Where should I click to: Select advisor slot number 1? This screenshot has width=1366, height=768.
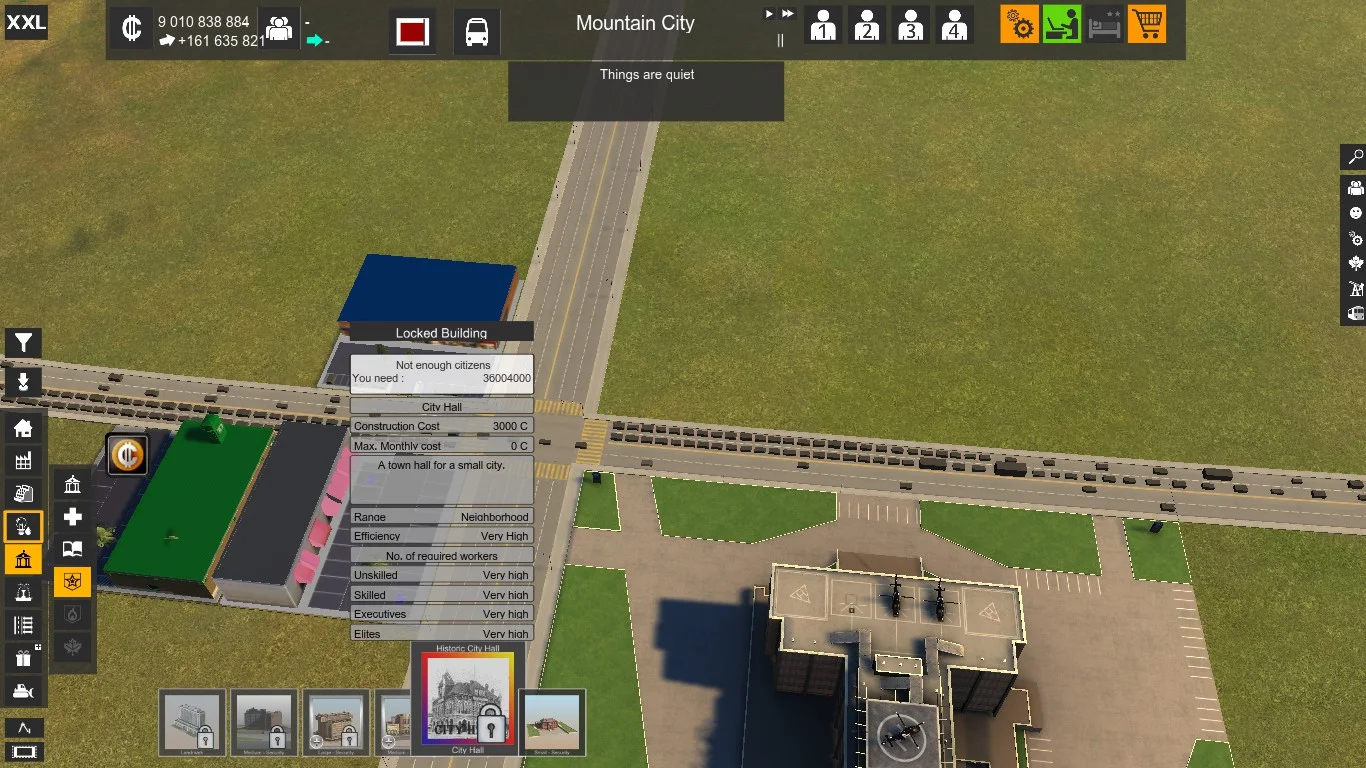click(823, 25)
